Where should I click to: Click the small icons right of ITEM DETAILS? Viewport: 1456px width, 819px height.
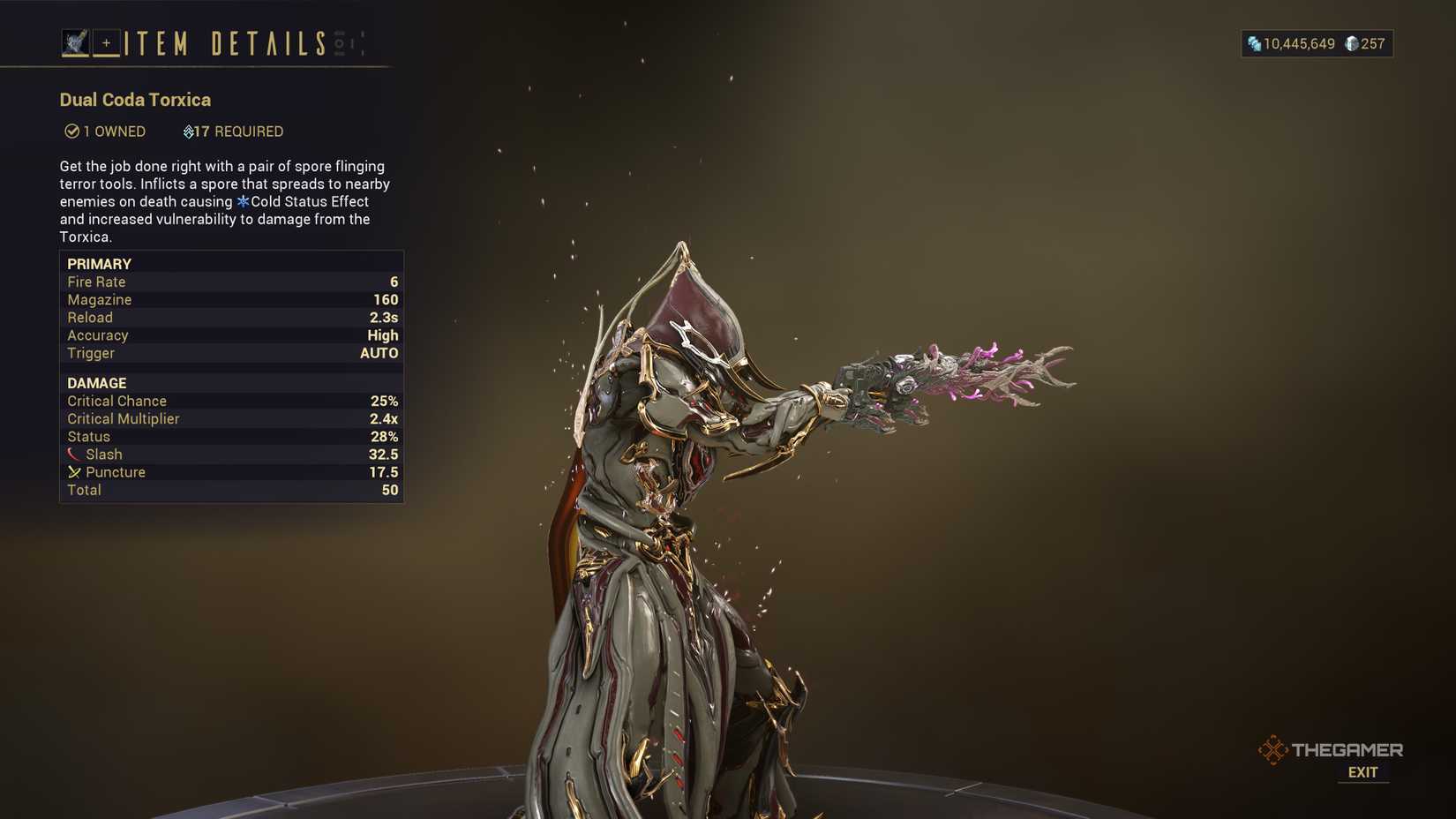coord(346,41)
